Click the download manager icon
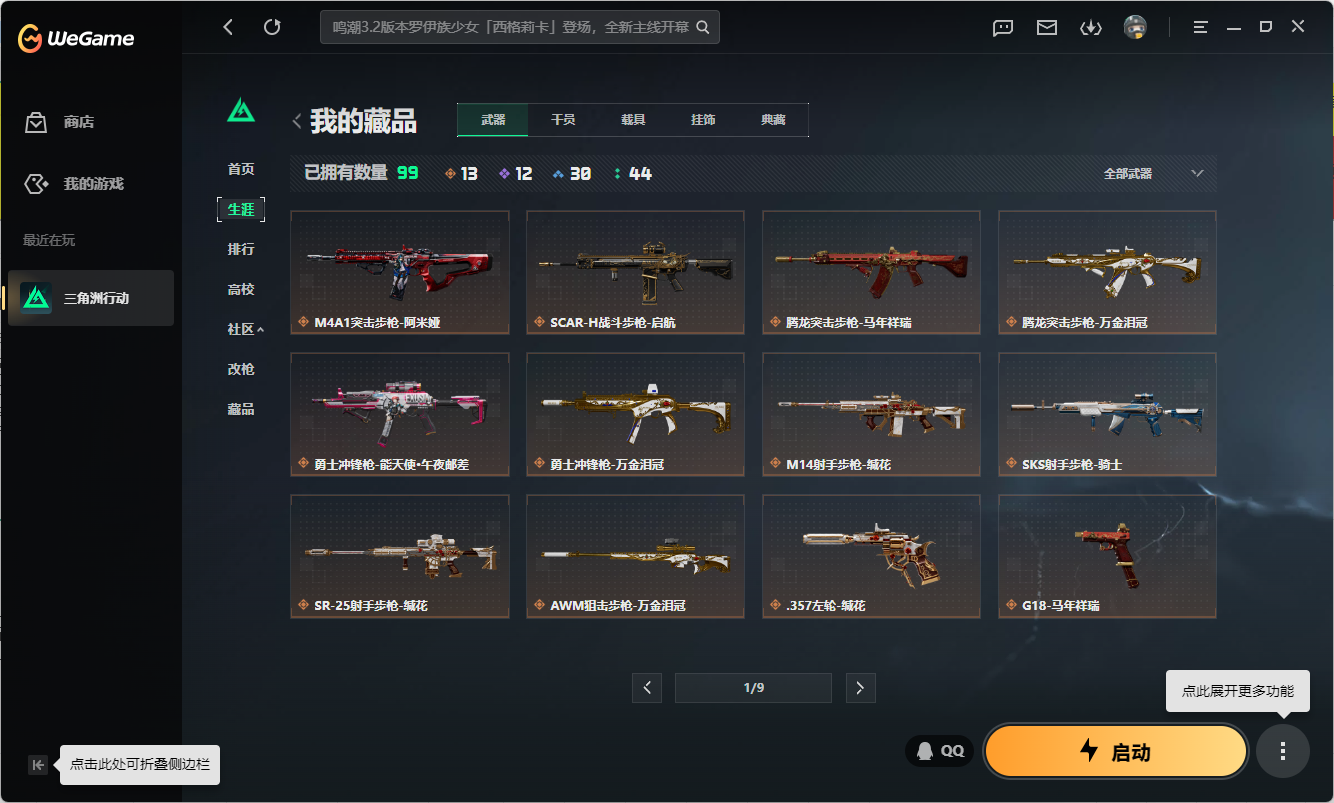The height and width of the screenshot is (803, 1334). (x=1090, y=27)
